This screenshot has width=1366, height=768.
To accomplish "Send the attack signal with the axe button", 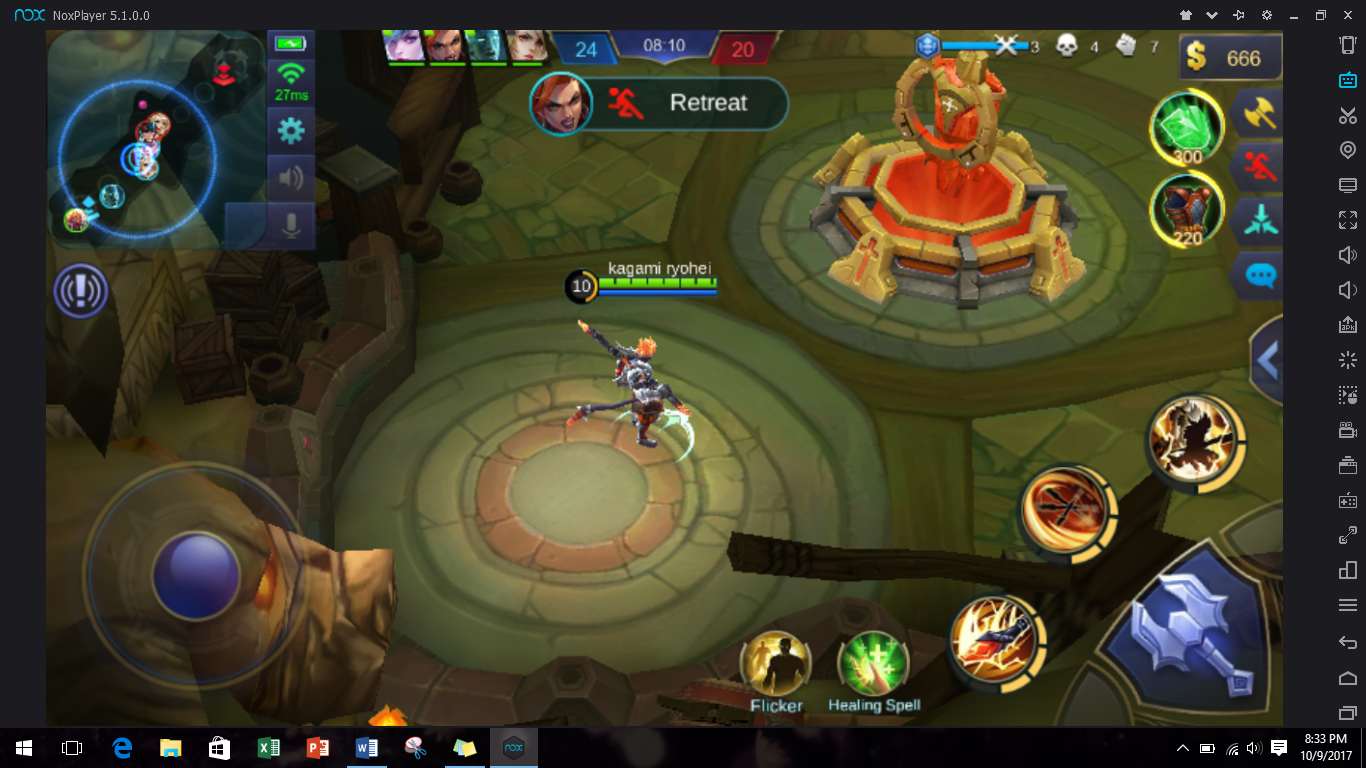I will coord(1257,114).
